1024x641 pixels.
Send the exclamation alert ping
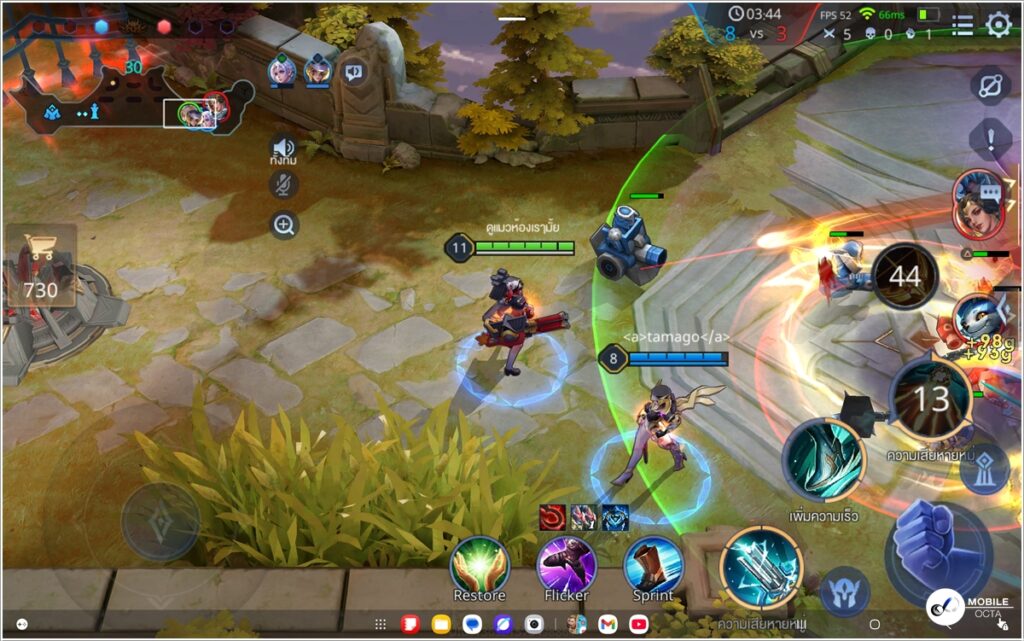pyautogui.click(x=990, y=137)
